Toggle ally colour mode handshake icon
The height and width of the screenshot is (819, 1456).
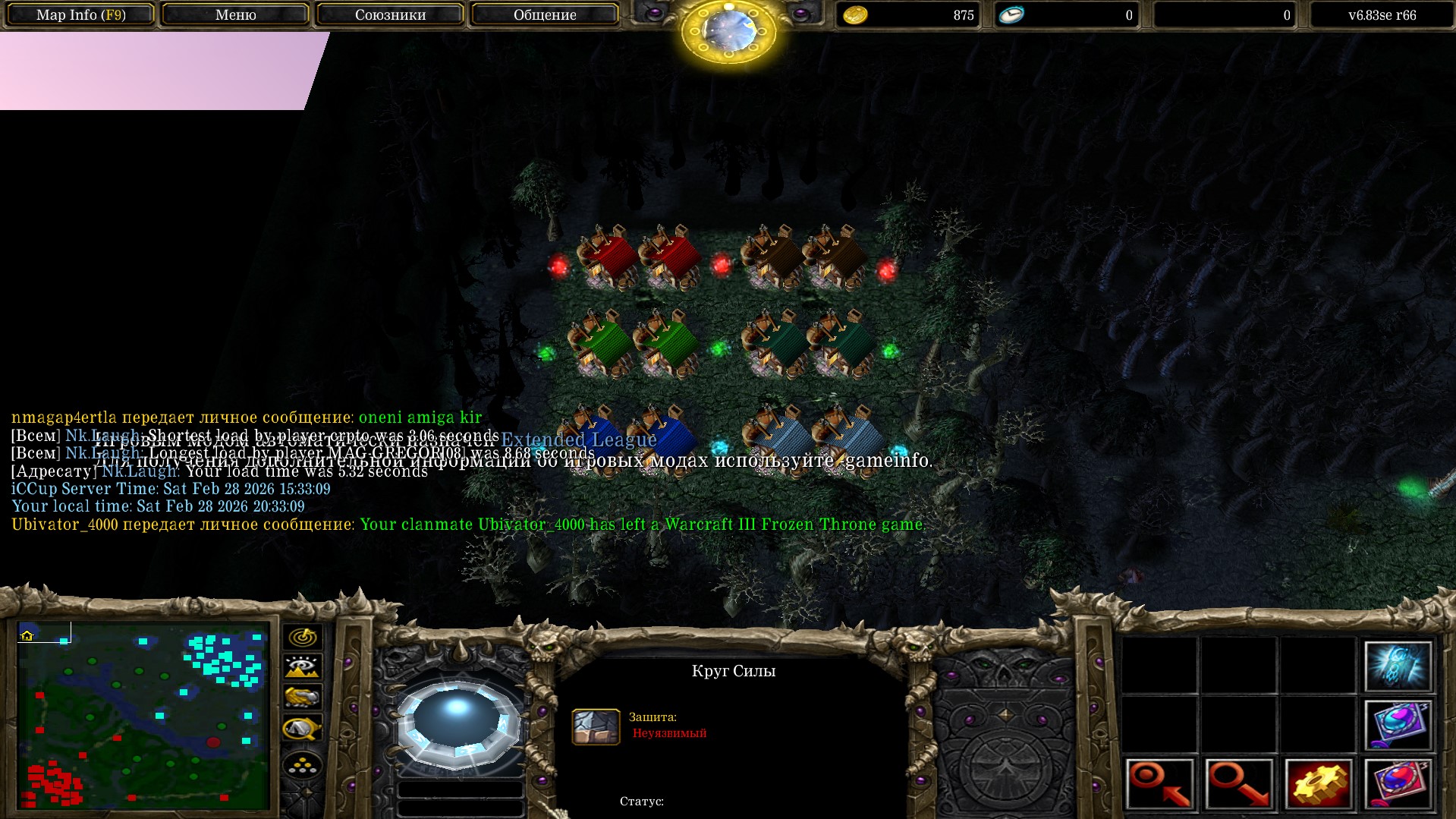(x=302, y=697)
